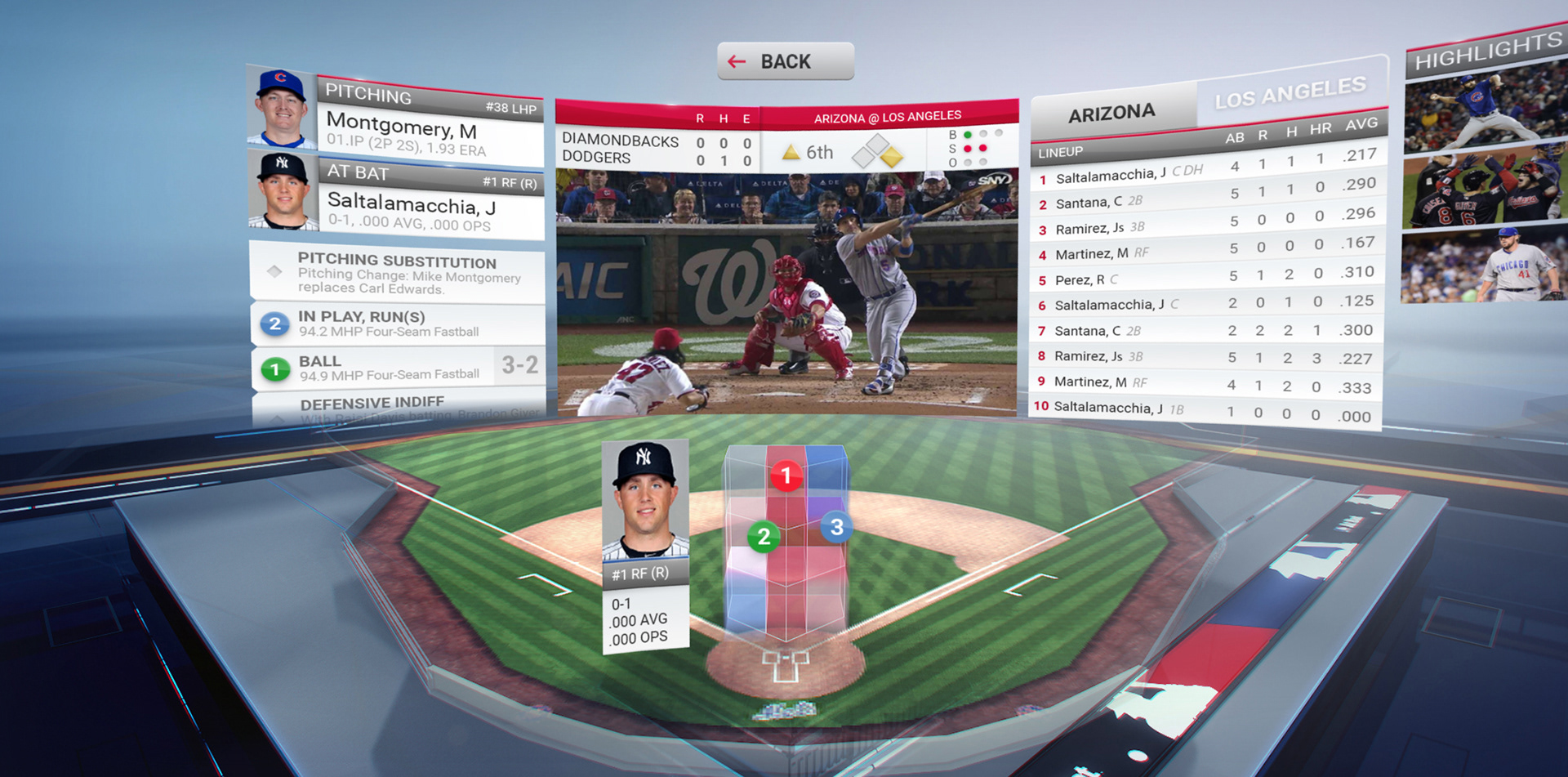Viewport: 1568px width, 777px height.
Task: Play the Chicago 41 pitcher highlight
Action: 1483,266
